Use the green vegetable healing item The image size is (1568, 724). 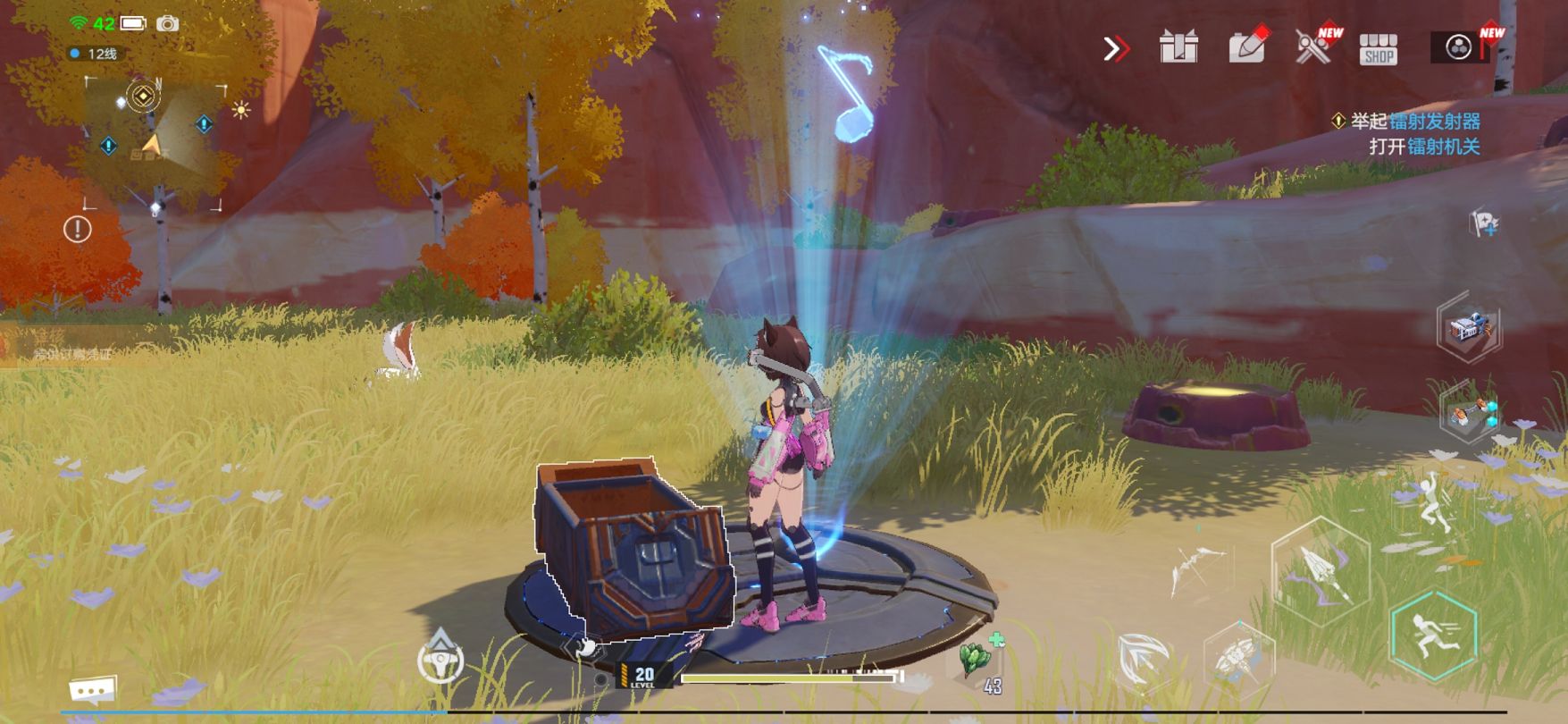978,660
